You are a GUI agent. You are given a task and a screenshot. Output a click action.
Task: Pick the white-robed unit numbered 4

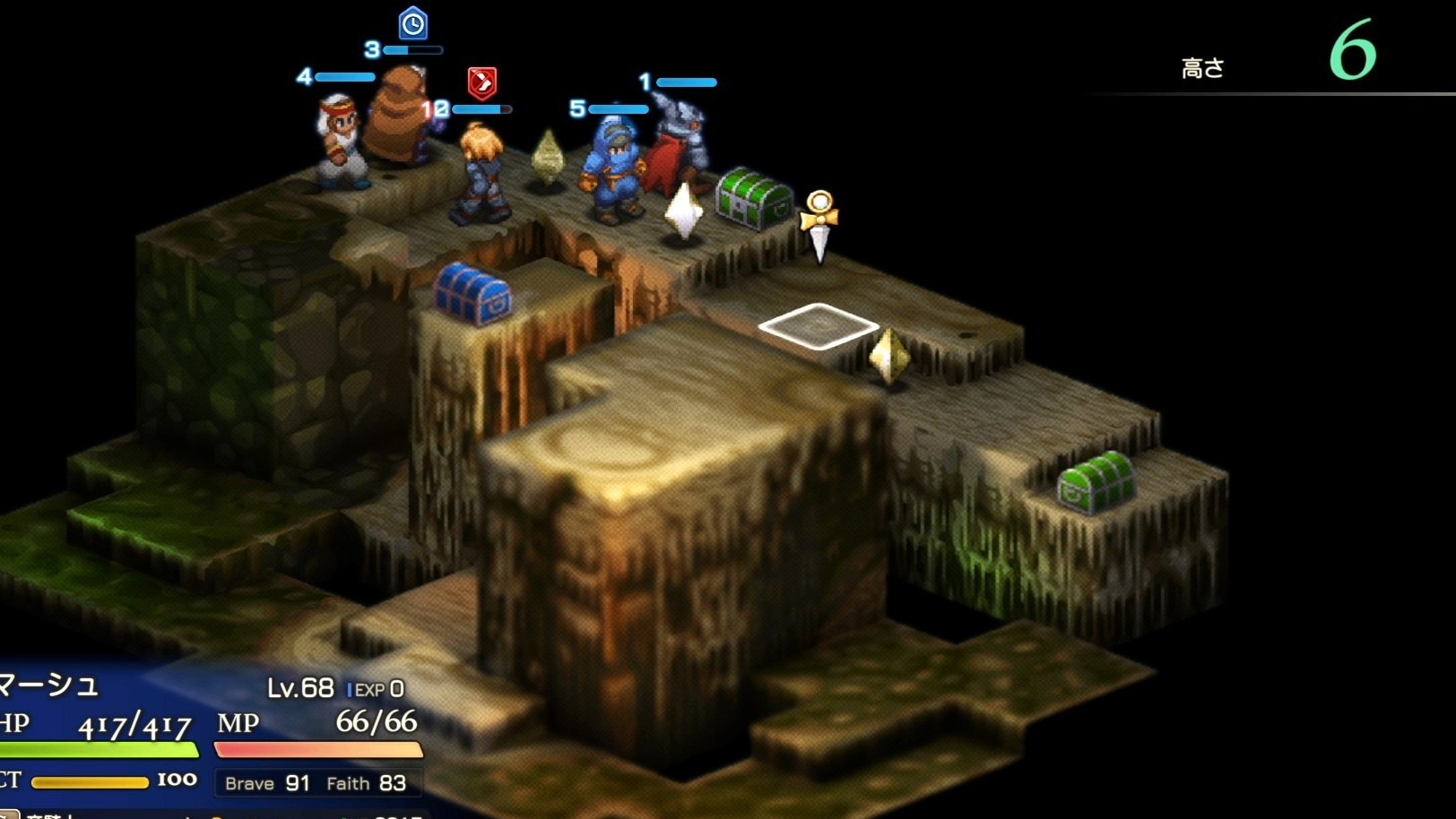coord(340,141)
